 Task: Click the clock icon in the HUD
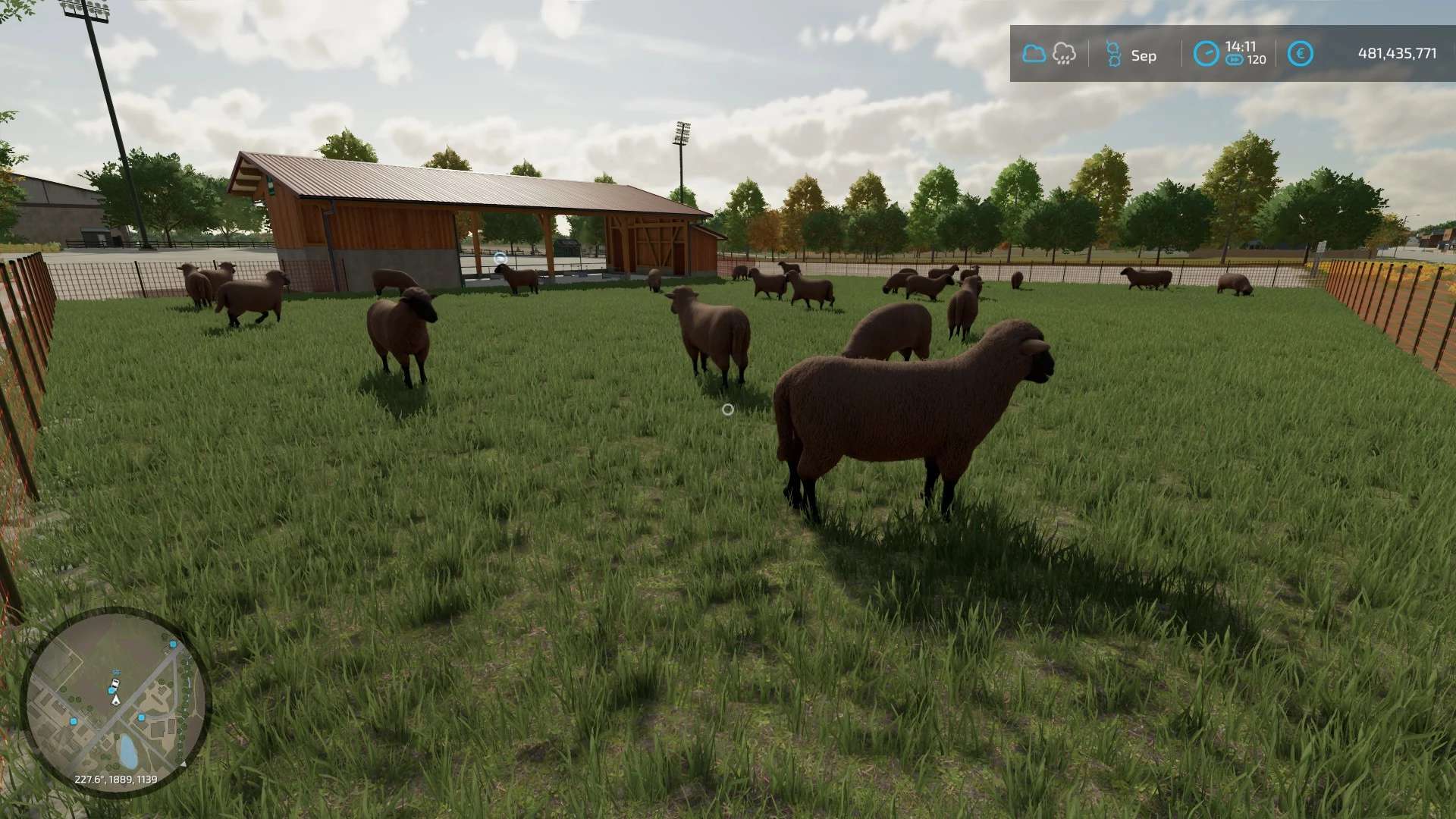coord(1206,54)
